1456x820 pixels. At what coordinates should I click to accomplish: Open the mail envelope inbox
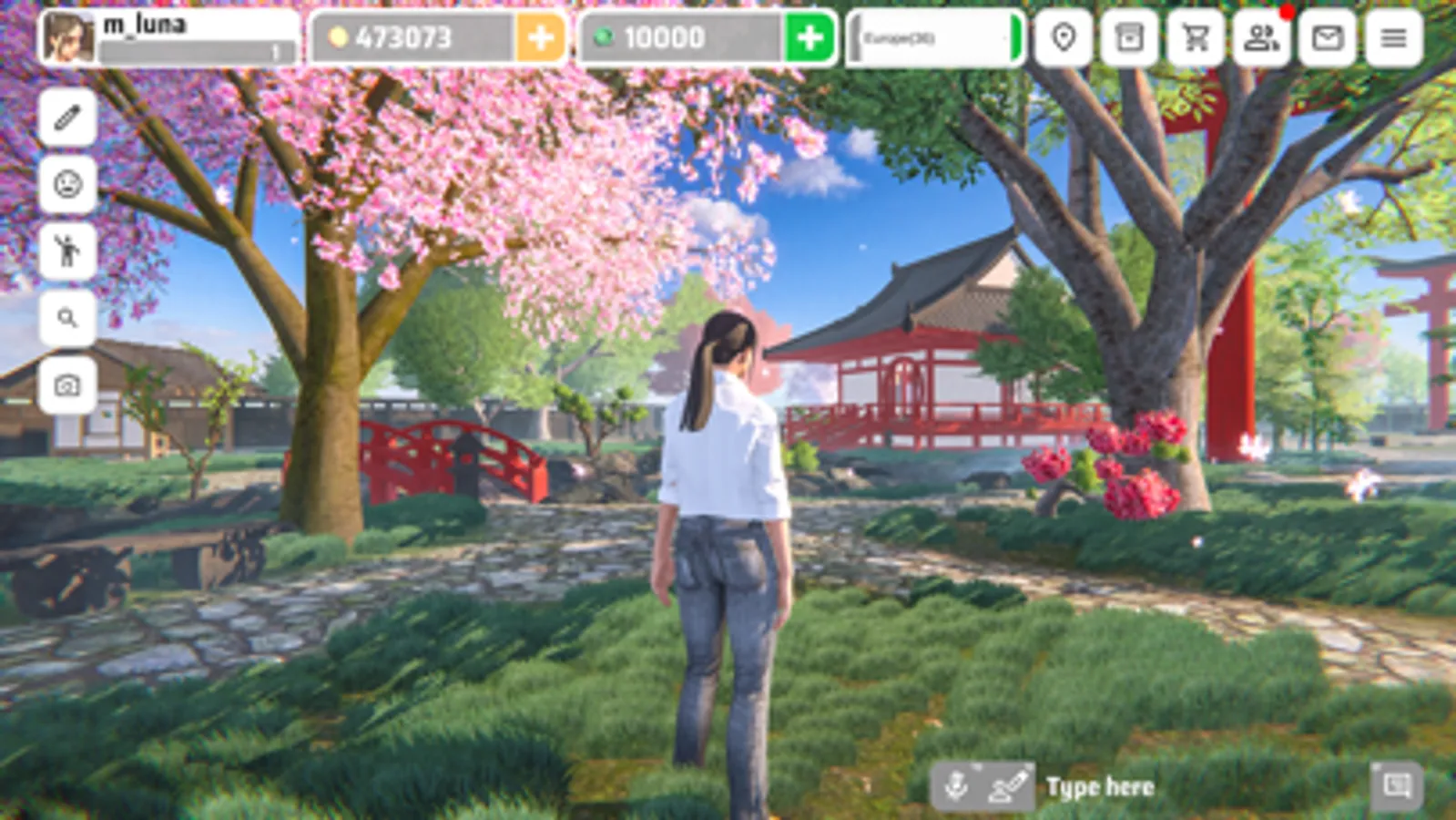tap(1326, 38)
